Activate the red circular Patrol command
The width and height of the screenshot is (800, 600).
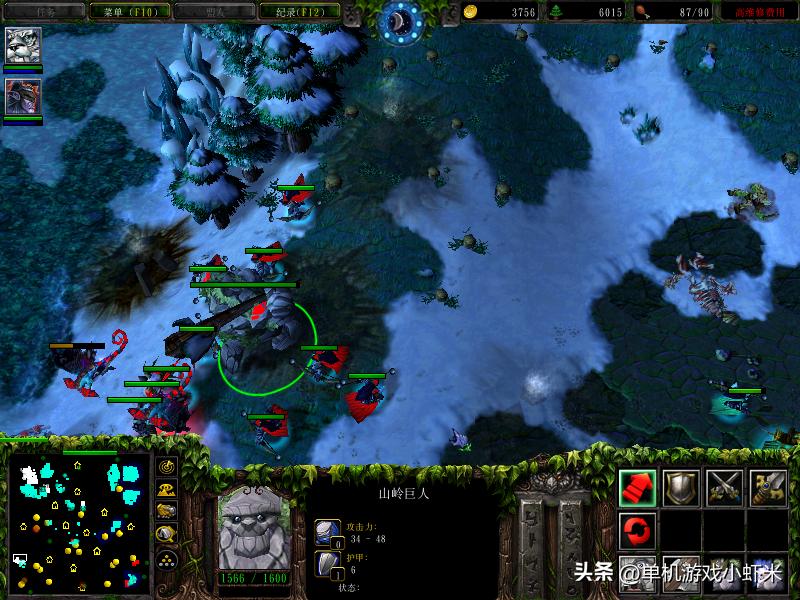[x=638, y=528]
